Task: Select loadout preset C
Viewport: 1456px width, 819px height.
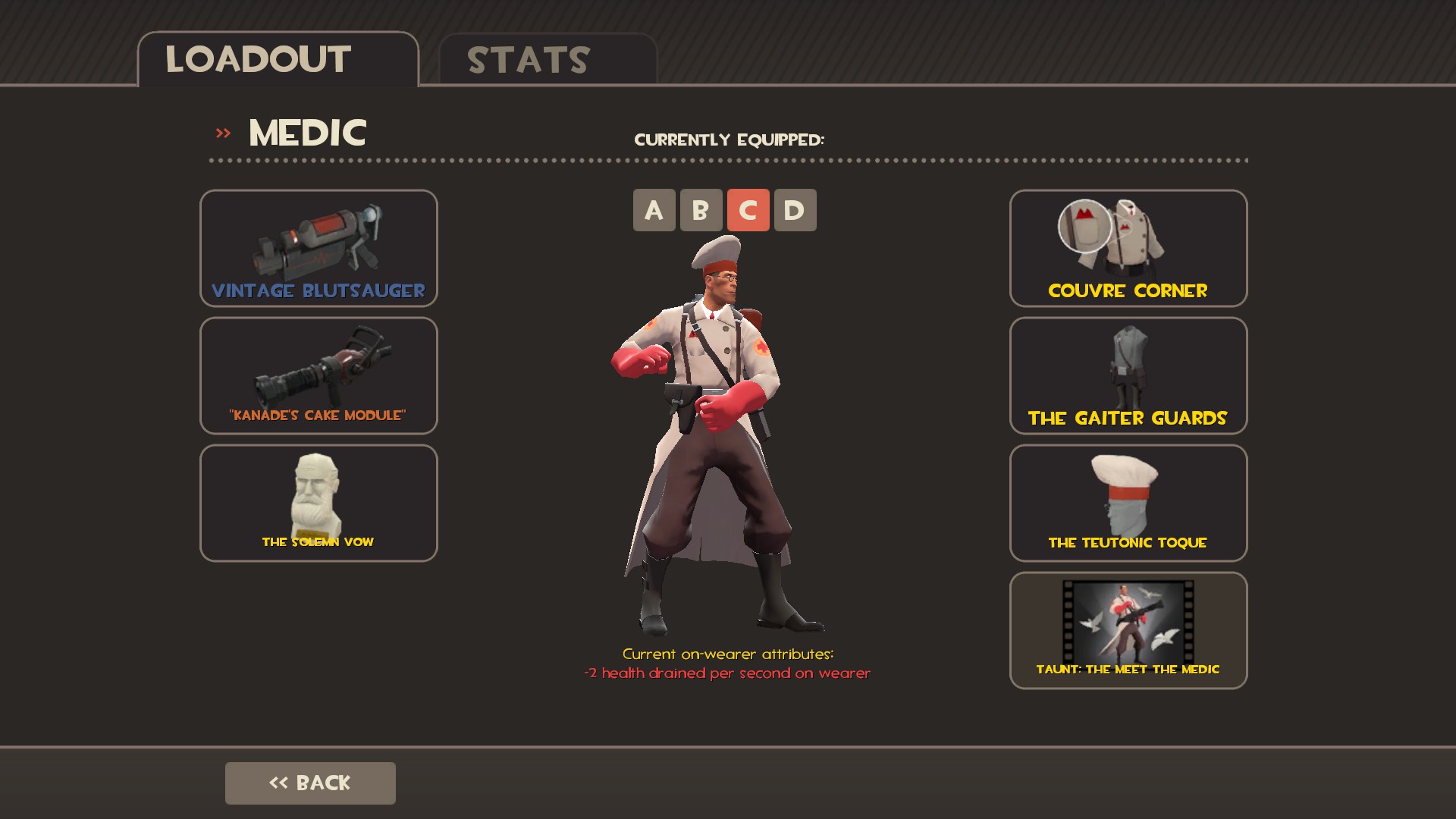Action: pyautogui.click(x=748, y=210)
